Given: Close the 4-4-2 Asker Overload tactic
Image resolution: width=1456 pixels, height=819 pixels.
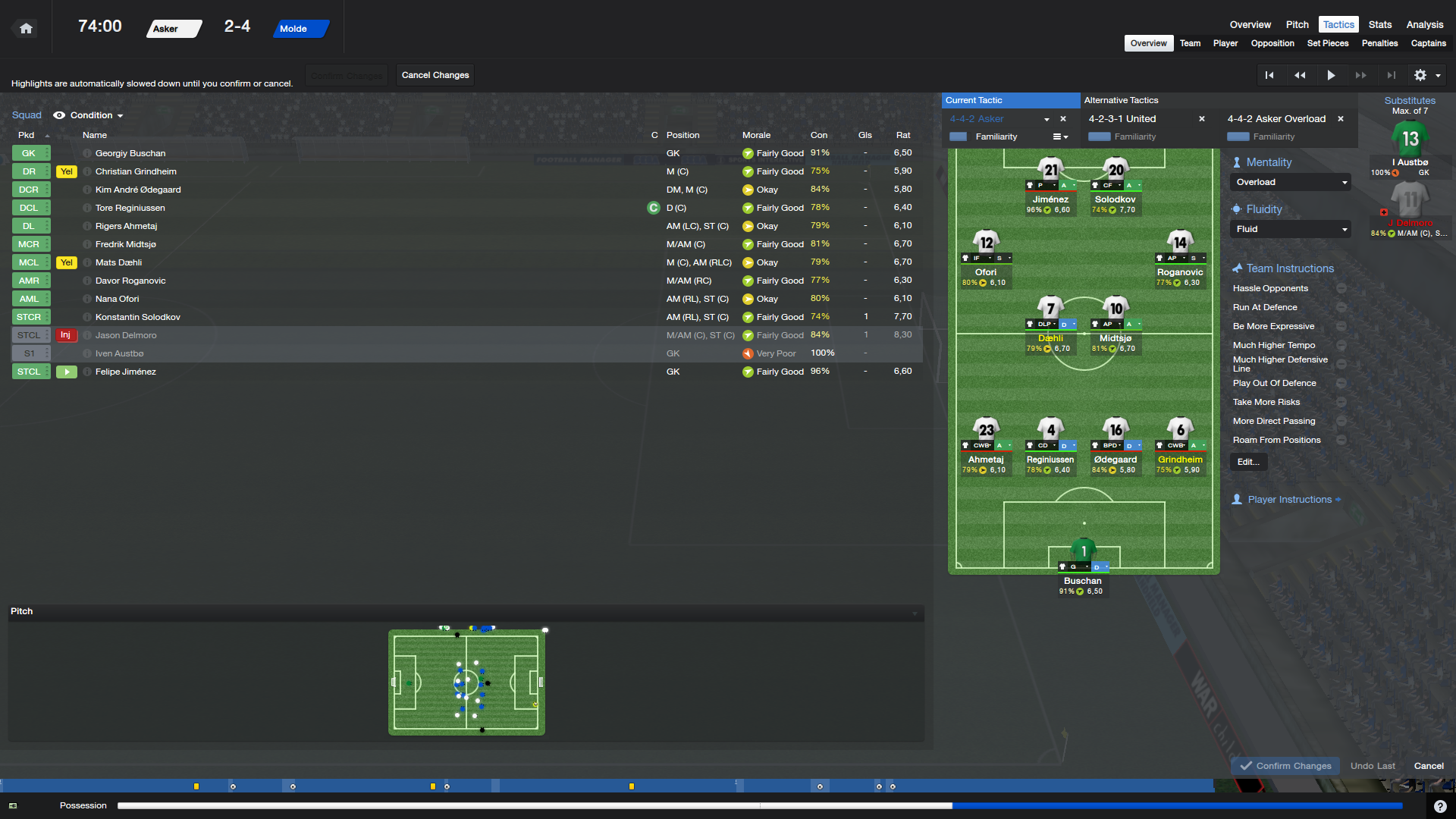Looking at the screenshot, I should pyautogui.click(x=1340, y=119).
